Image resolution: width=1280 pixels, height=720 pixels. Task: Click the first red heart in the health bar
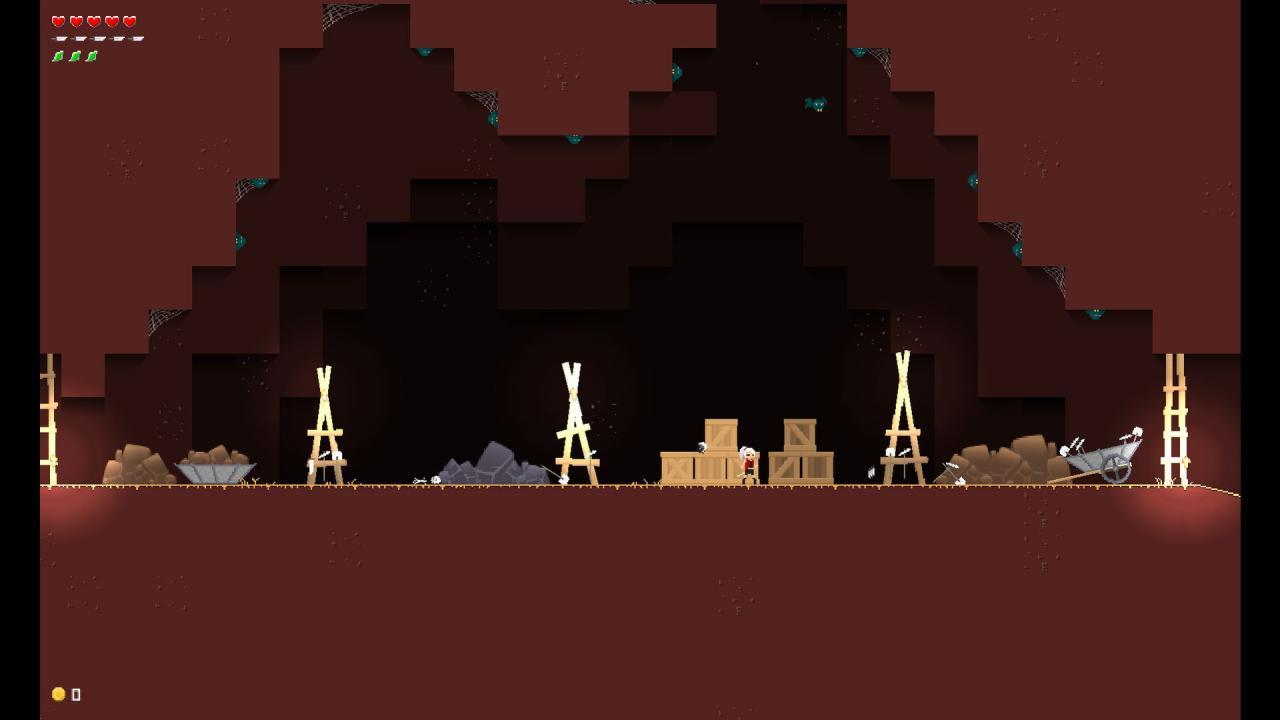point(58,20)
